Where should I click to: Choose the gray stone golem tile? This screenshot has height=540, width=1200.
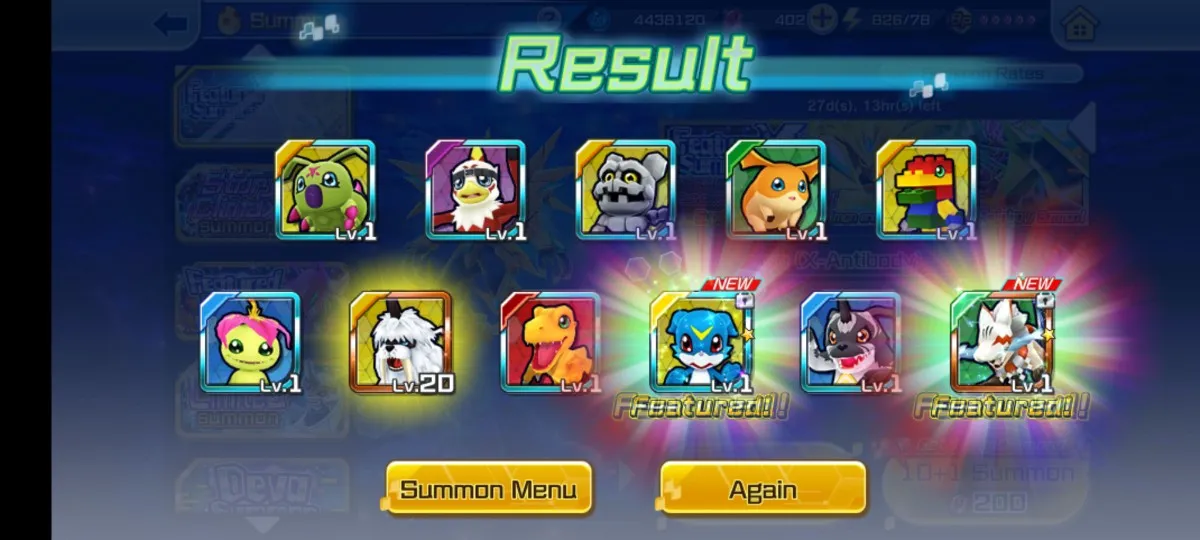tap(625, 190)
